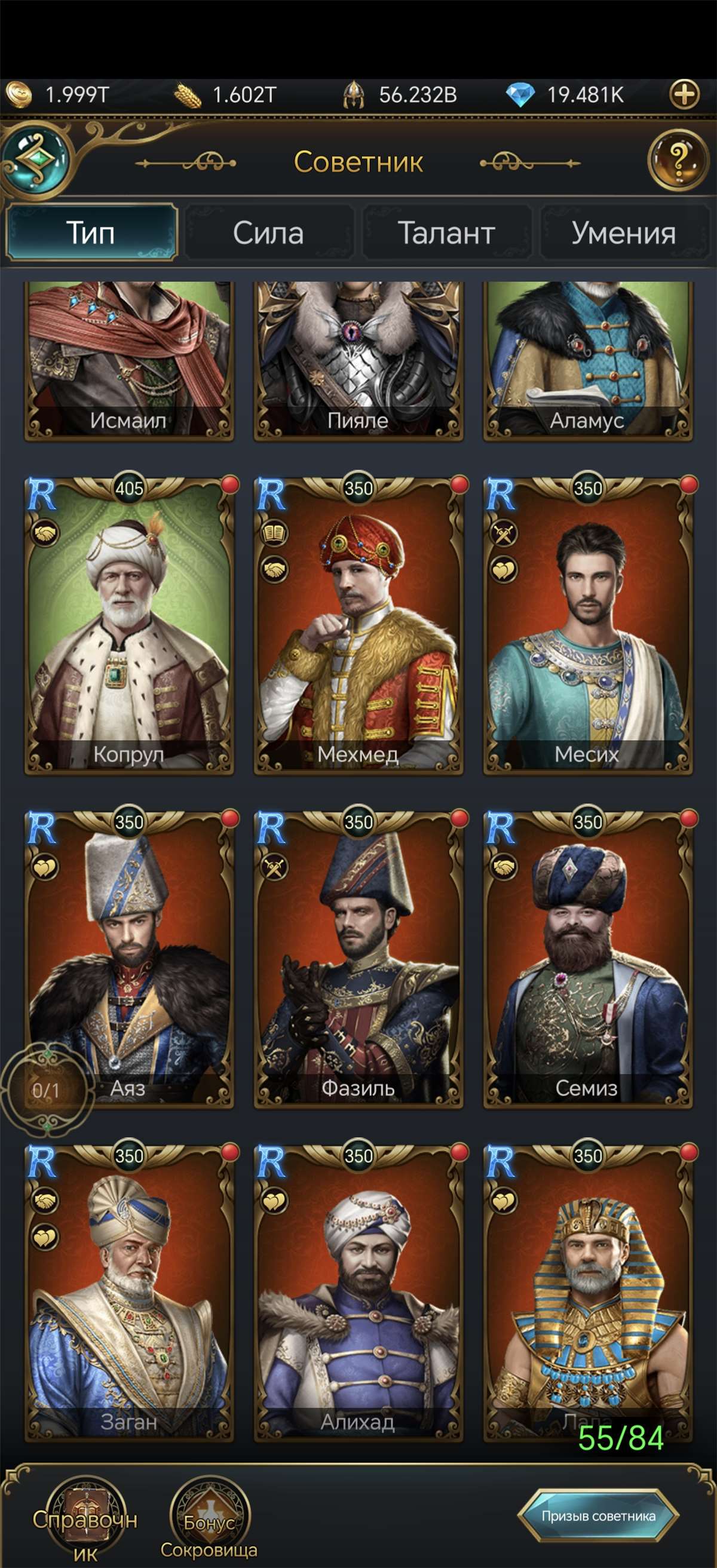Open the Заган advisor card
Viewport: 717px width, 1568px height.
click(x=128, y=1294)
